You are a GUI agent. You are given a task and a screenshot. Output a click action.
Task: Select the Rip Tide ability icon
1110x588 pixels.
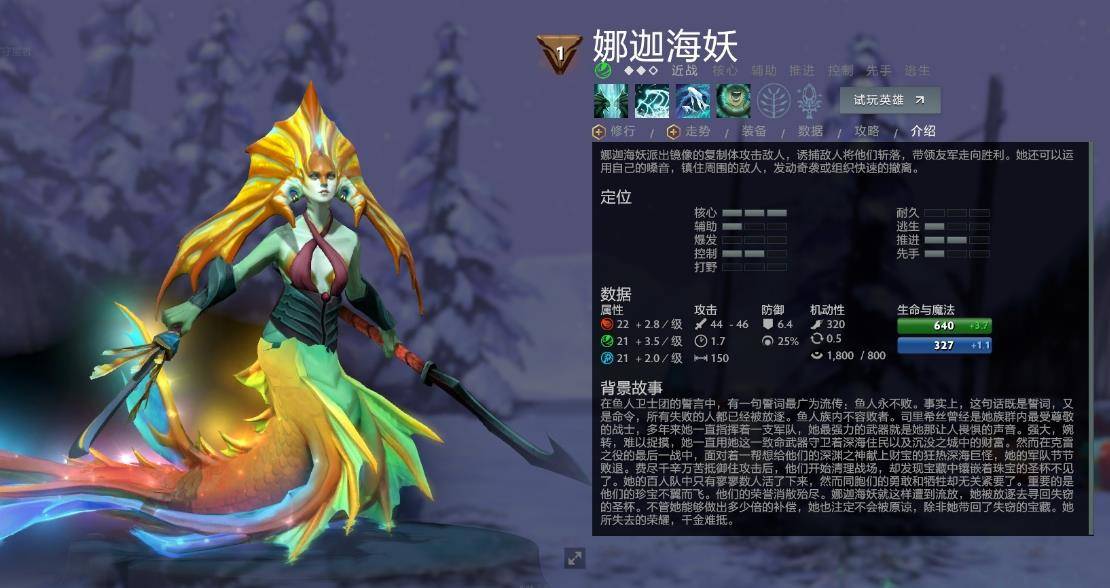pyautogui.click(x=693, y=101)
